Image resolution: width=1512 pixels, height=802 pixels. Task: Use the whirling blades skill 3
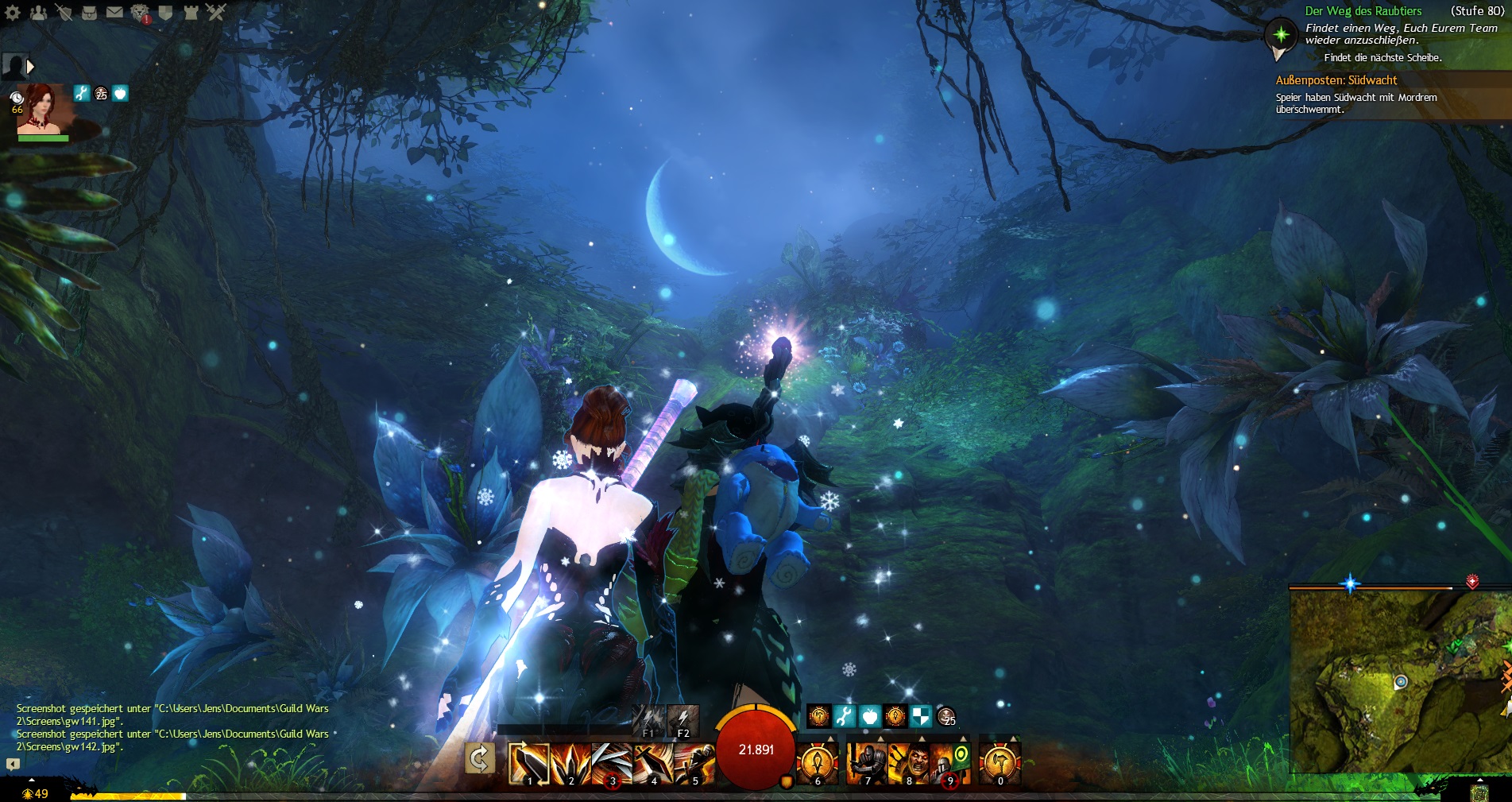coord(612,763)
